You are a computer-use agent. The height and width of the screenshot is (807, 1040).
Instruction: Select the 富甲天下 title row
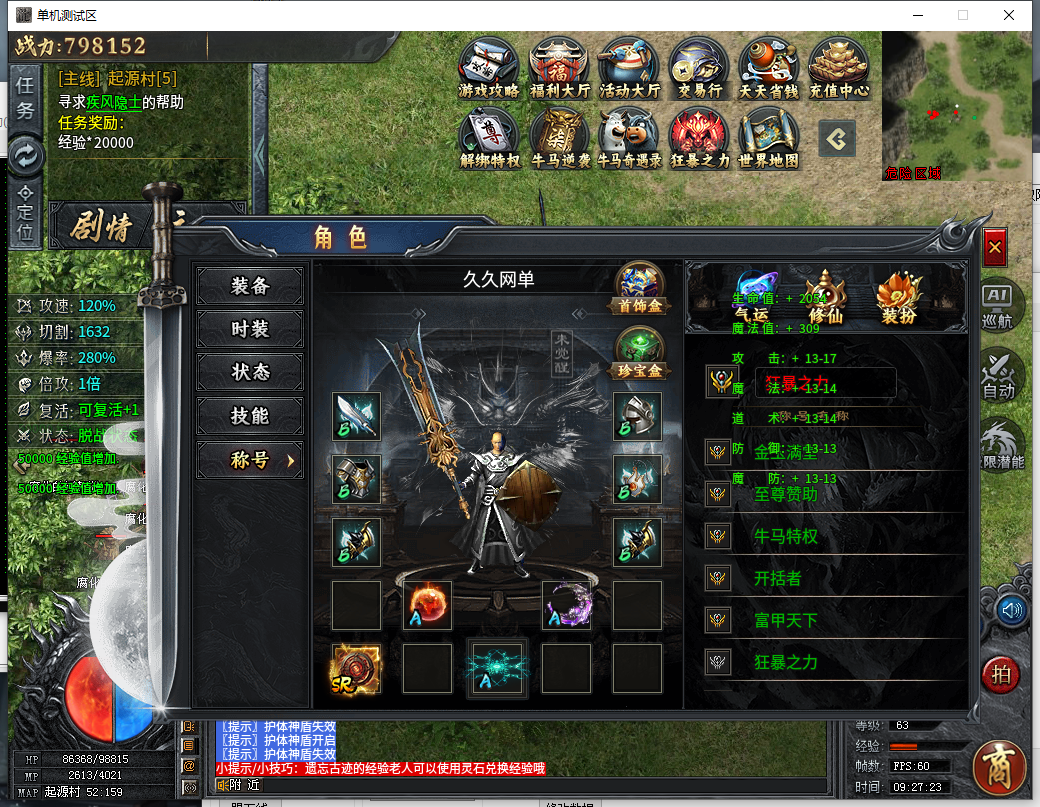coord(786,621)
